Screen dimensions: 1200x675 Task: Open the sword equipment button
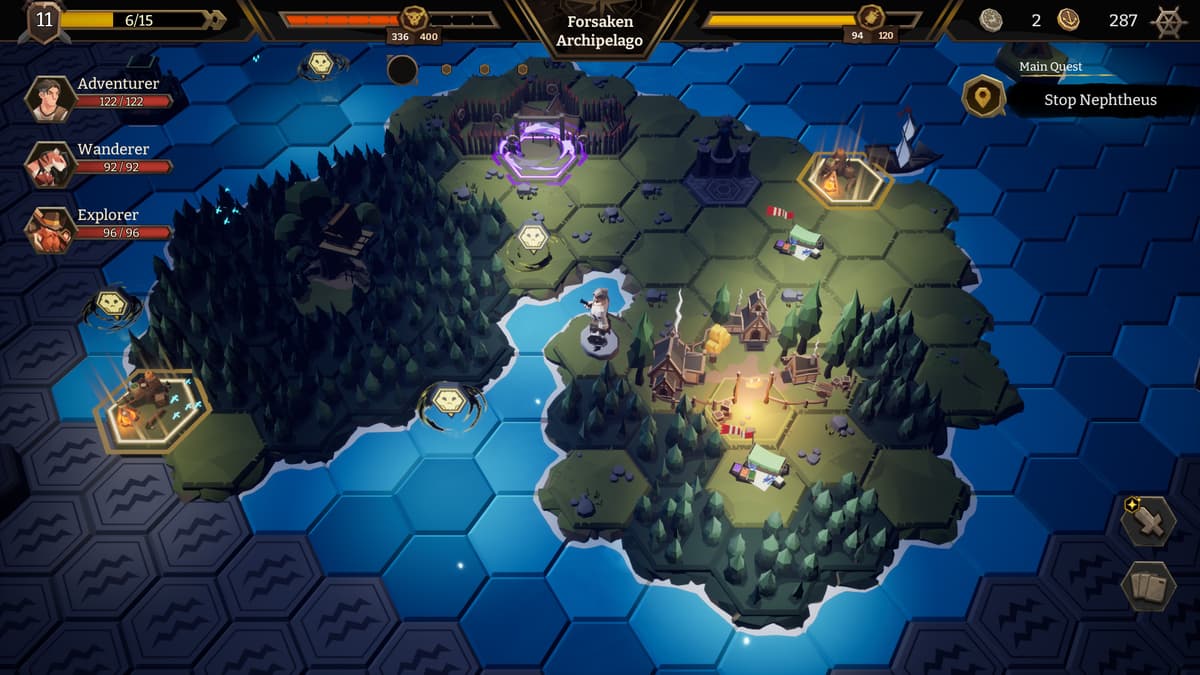[x=1147, y=520]
